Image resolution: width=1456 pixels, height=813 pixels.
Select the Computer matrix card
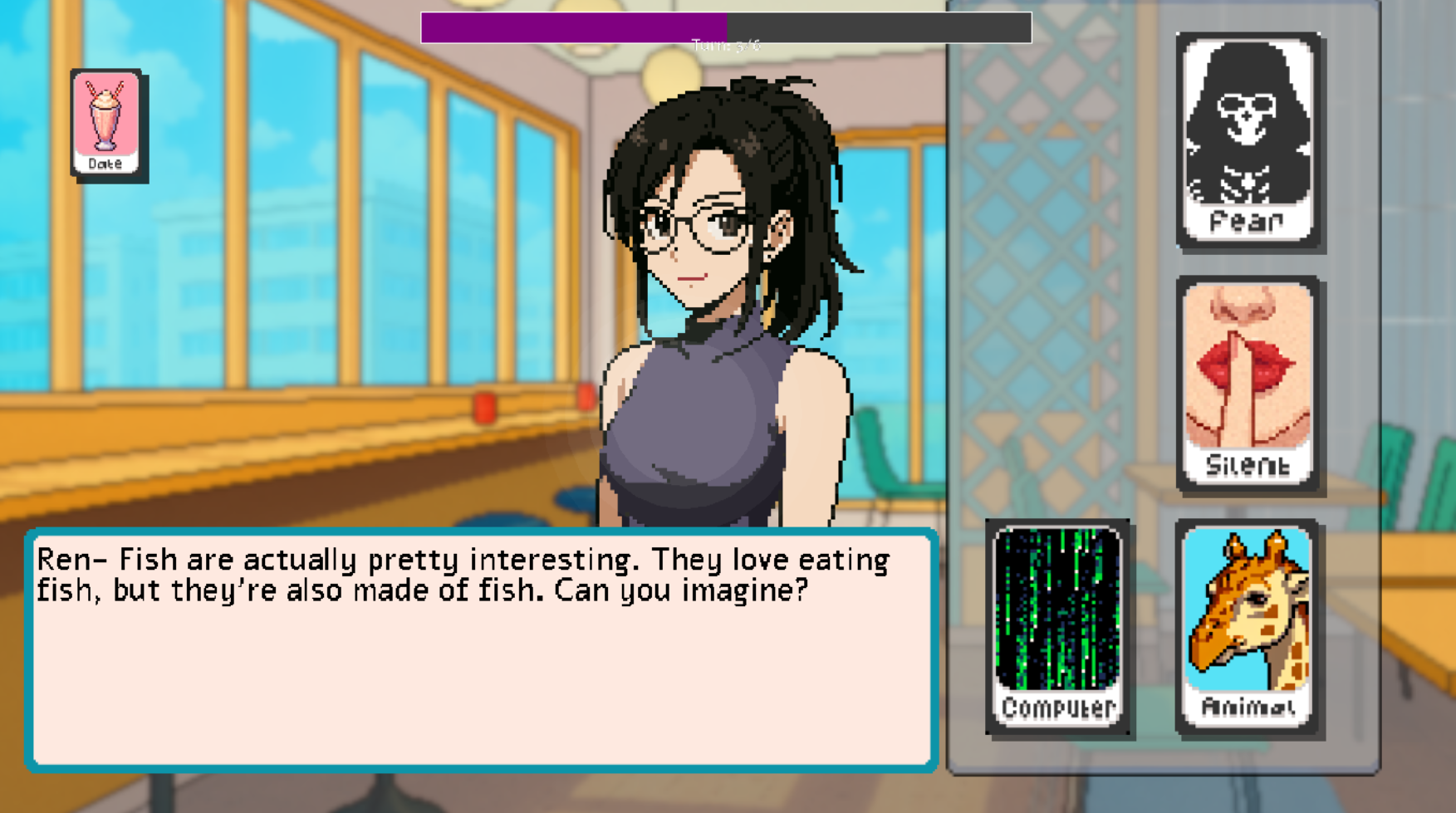click(1057, 626)
